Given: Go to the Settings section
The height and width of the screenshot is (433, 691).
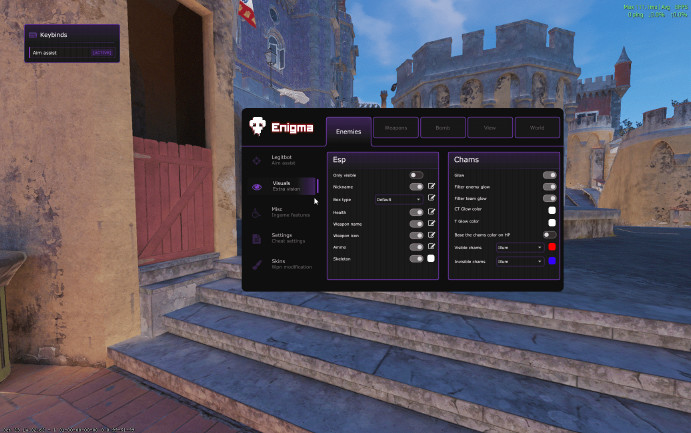Looking at the screenshot, I should 283,238.
